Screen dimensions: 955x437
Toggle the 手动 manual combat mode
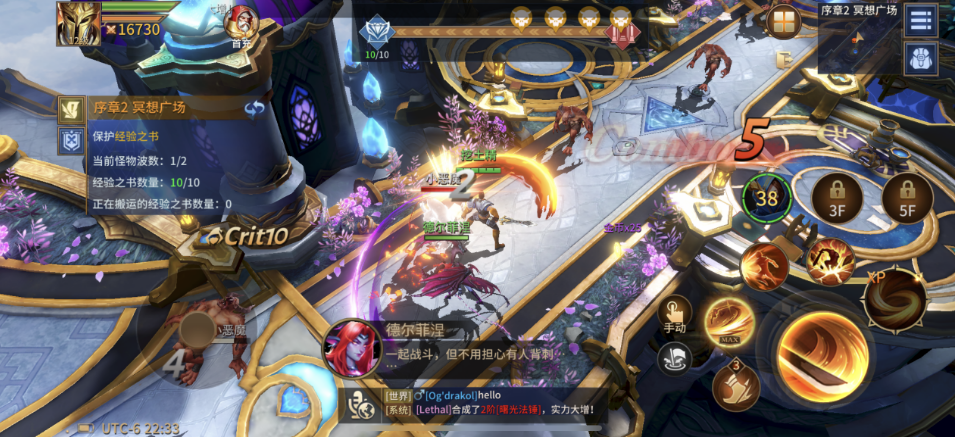(674, 316)
